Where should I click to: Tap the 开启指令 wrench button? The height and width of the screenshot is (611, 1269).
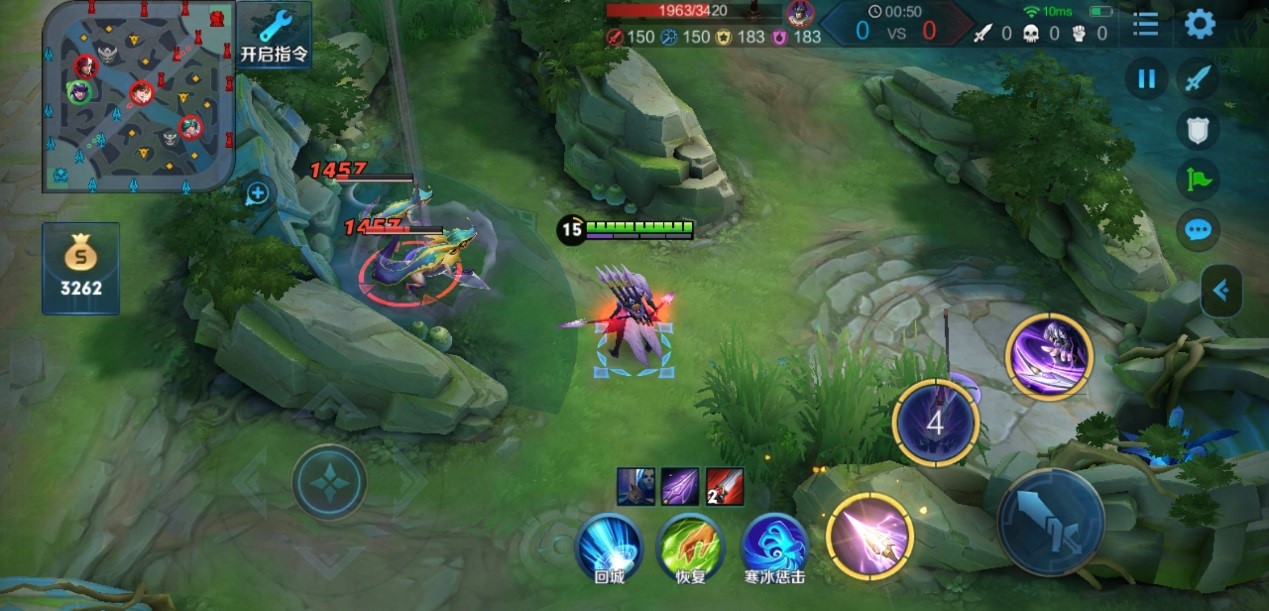(x=274, y=34)
